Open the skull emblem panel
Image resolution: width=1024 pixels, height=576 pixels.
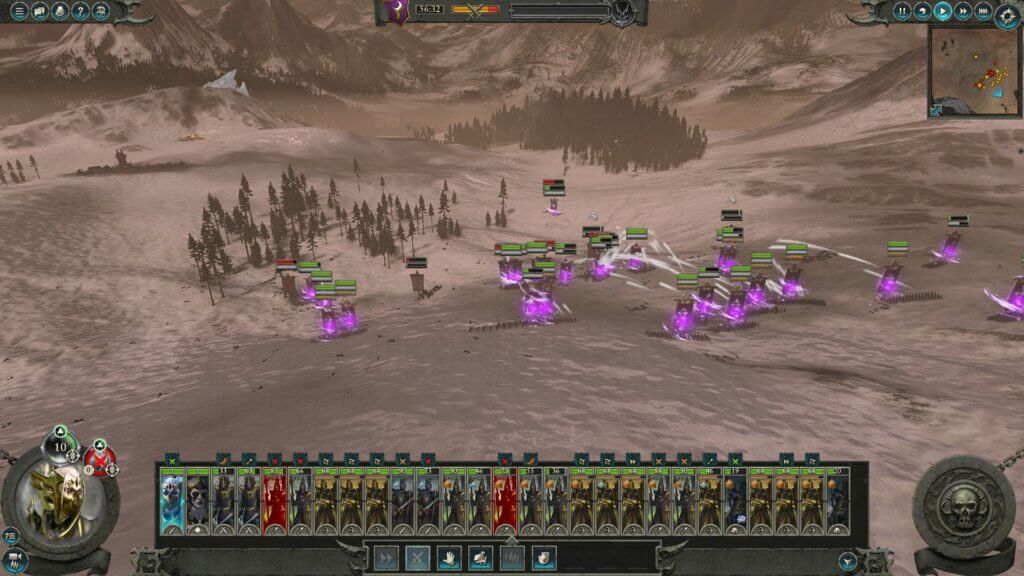click(x=964, y=503)
